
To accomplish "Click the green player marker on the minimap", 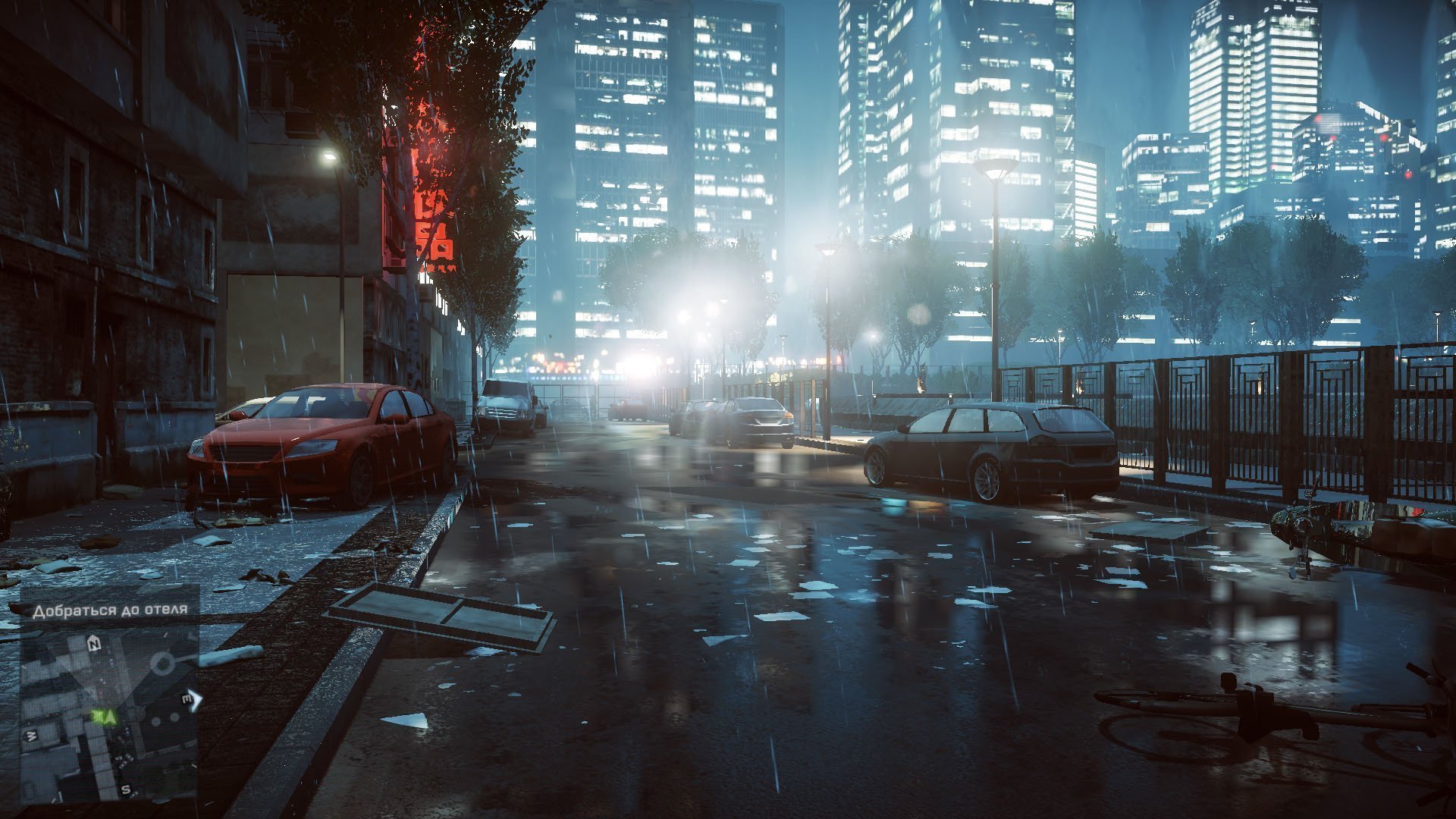I will [105, 715].
